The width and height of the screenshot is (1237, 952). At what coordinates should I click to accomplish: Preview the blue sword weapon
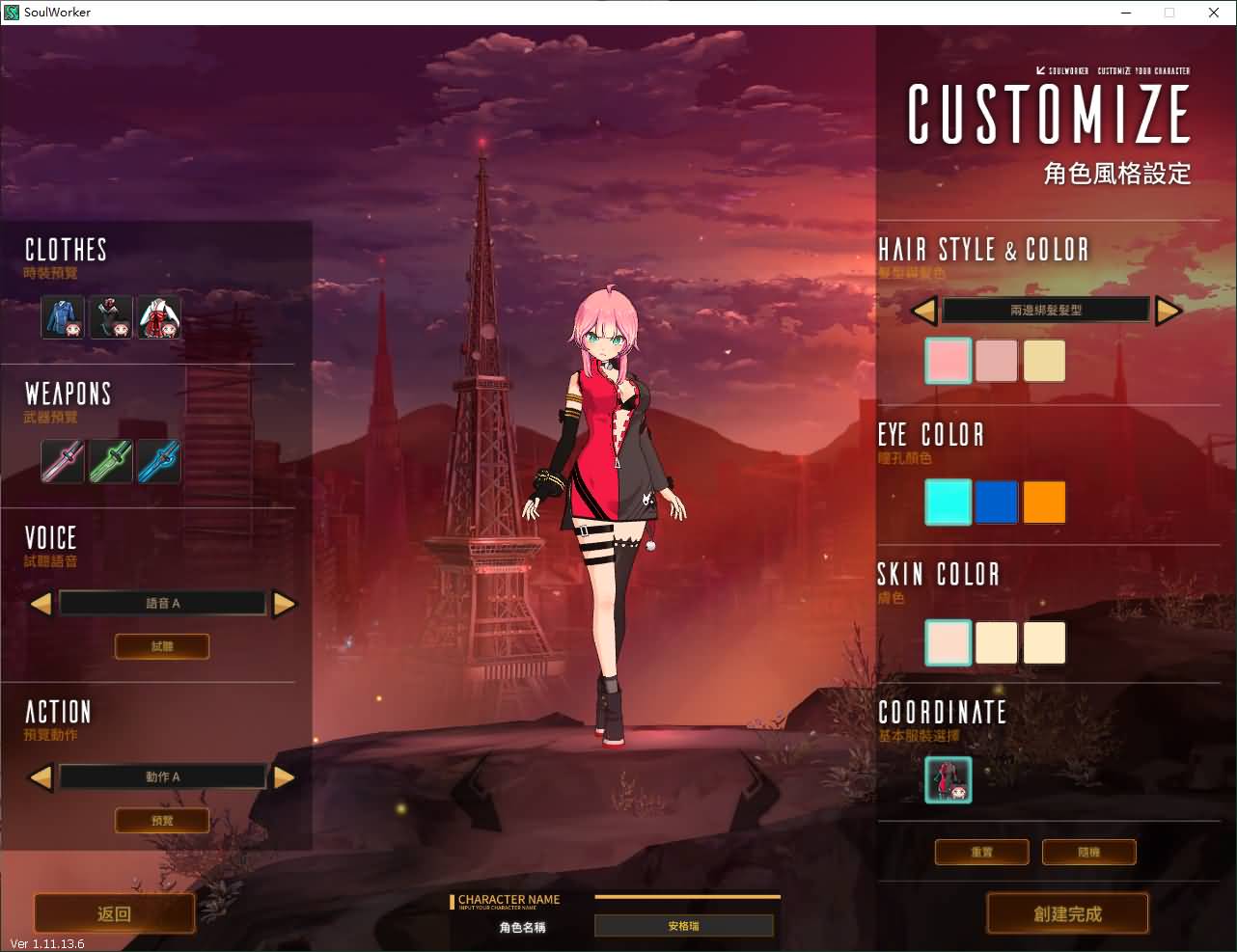[x=158, y=461]
